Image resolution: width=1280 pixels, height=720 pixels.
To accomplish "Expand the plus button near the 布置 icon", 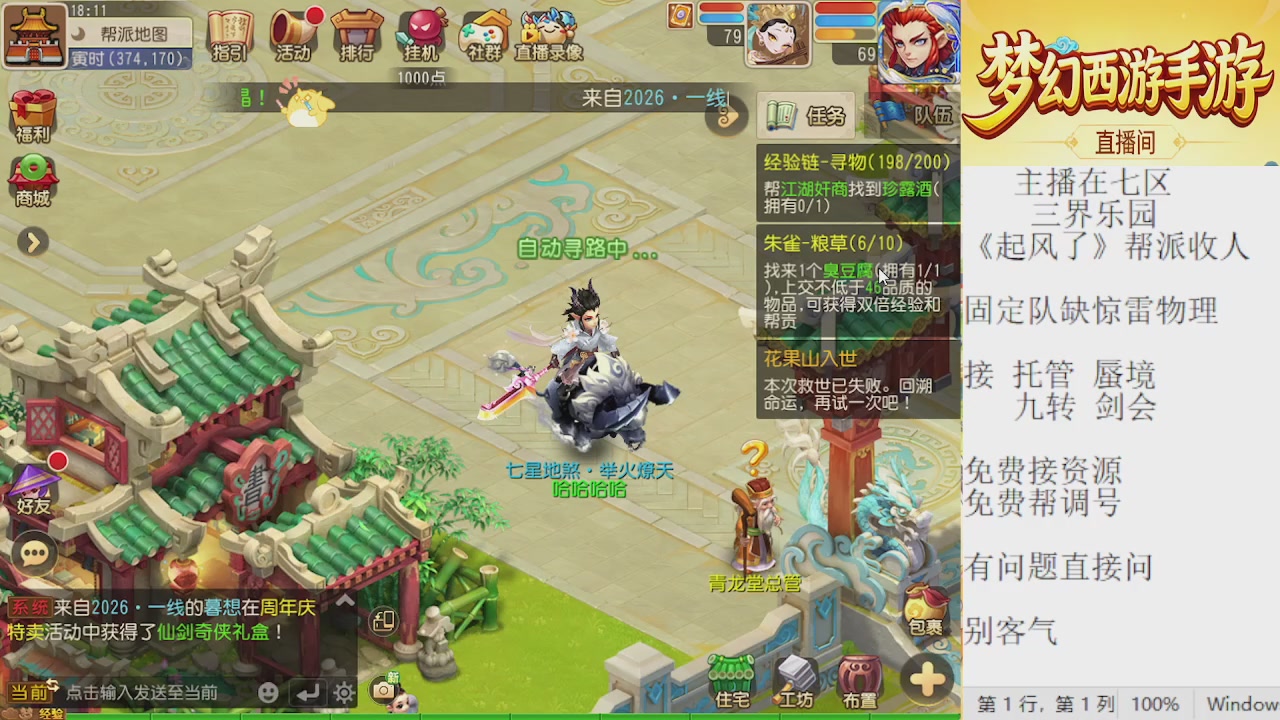I will (927, 680).
